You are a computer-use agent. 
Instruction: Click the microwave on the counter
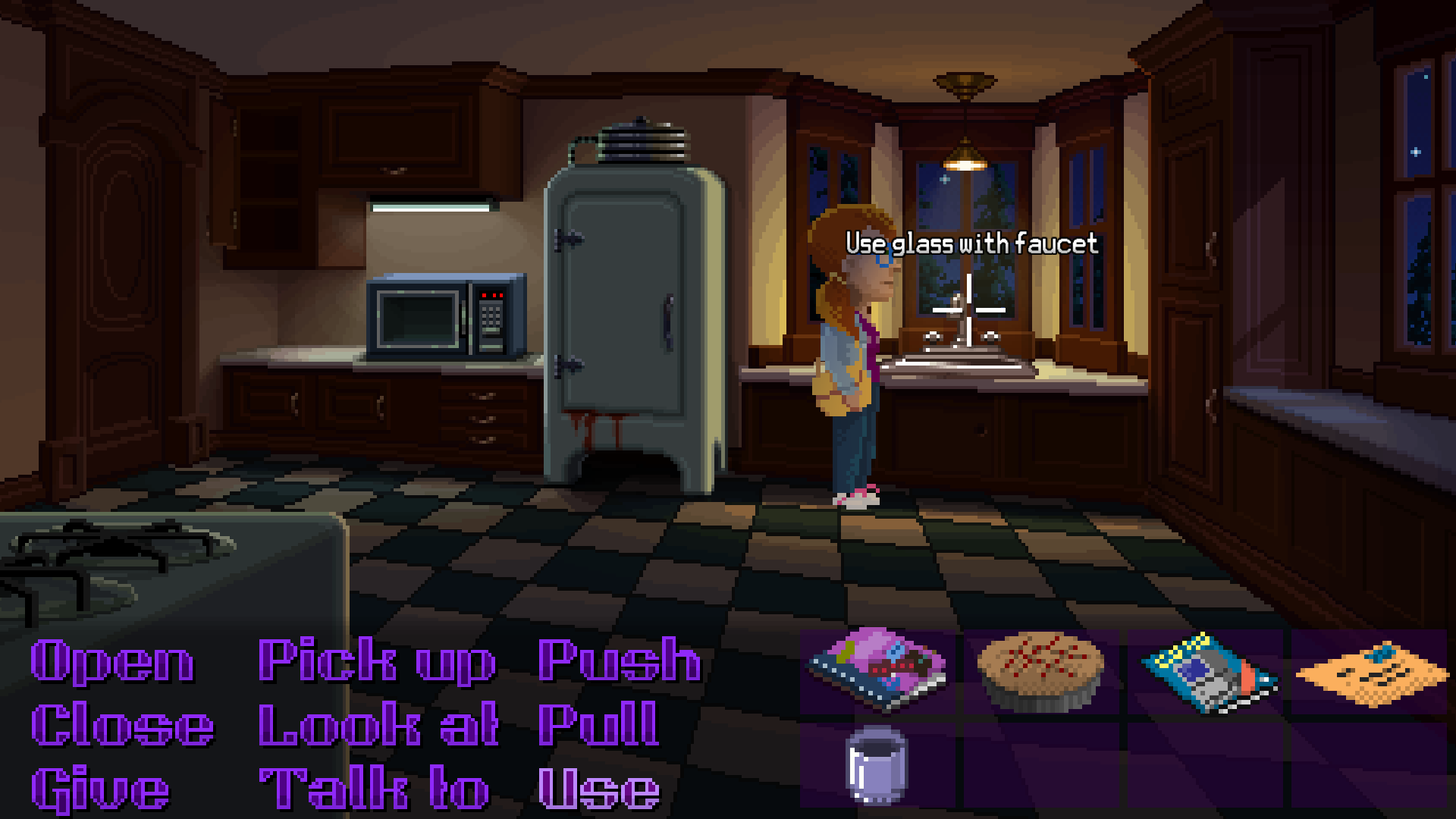click(x=447, y=315)
